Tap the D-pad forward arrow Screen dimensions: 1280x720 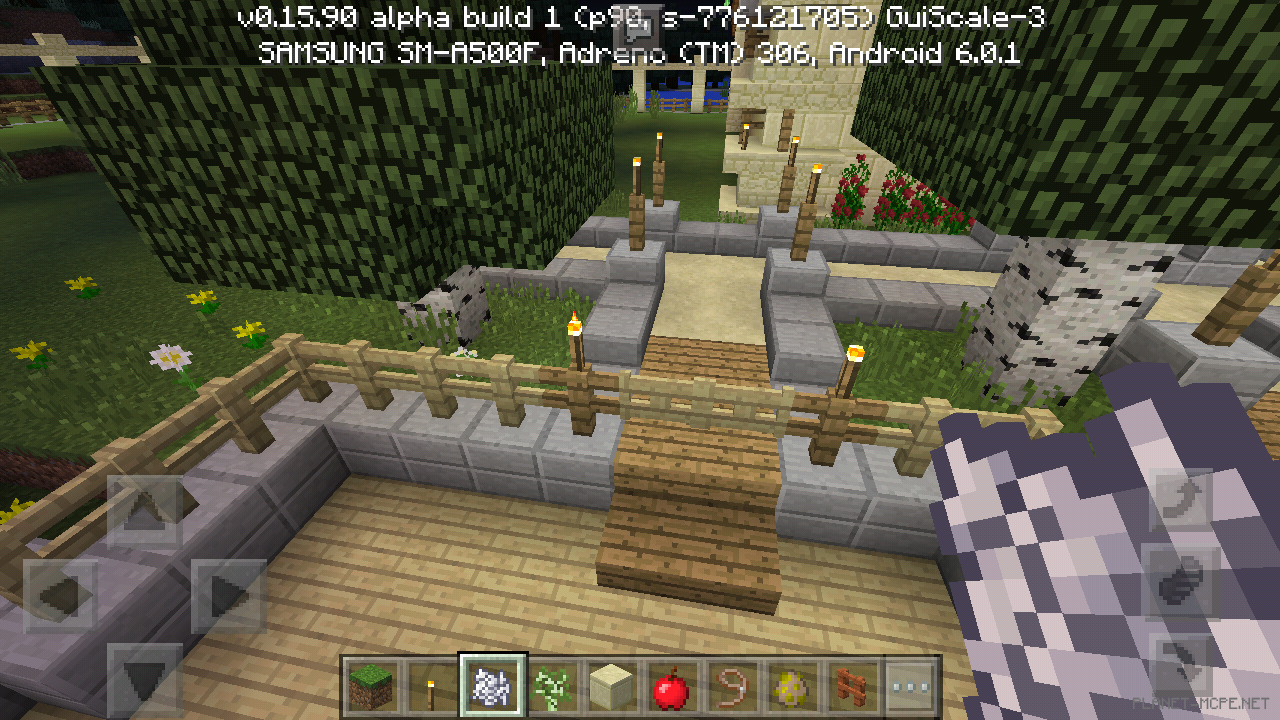[144, 512]
